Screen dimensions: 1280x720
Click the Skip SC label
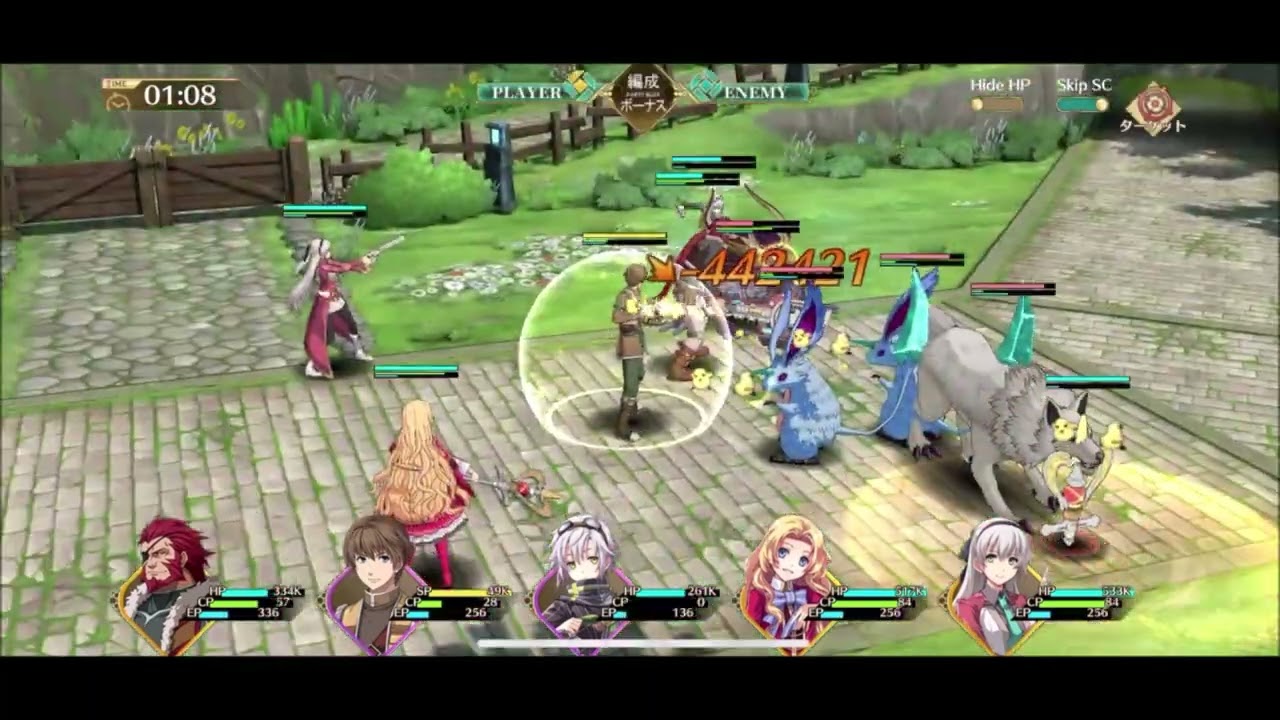(x=1080, y=85)
